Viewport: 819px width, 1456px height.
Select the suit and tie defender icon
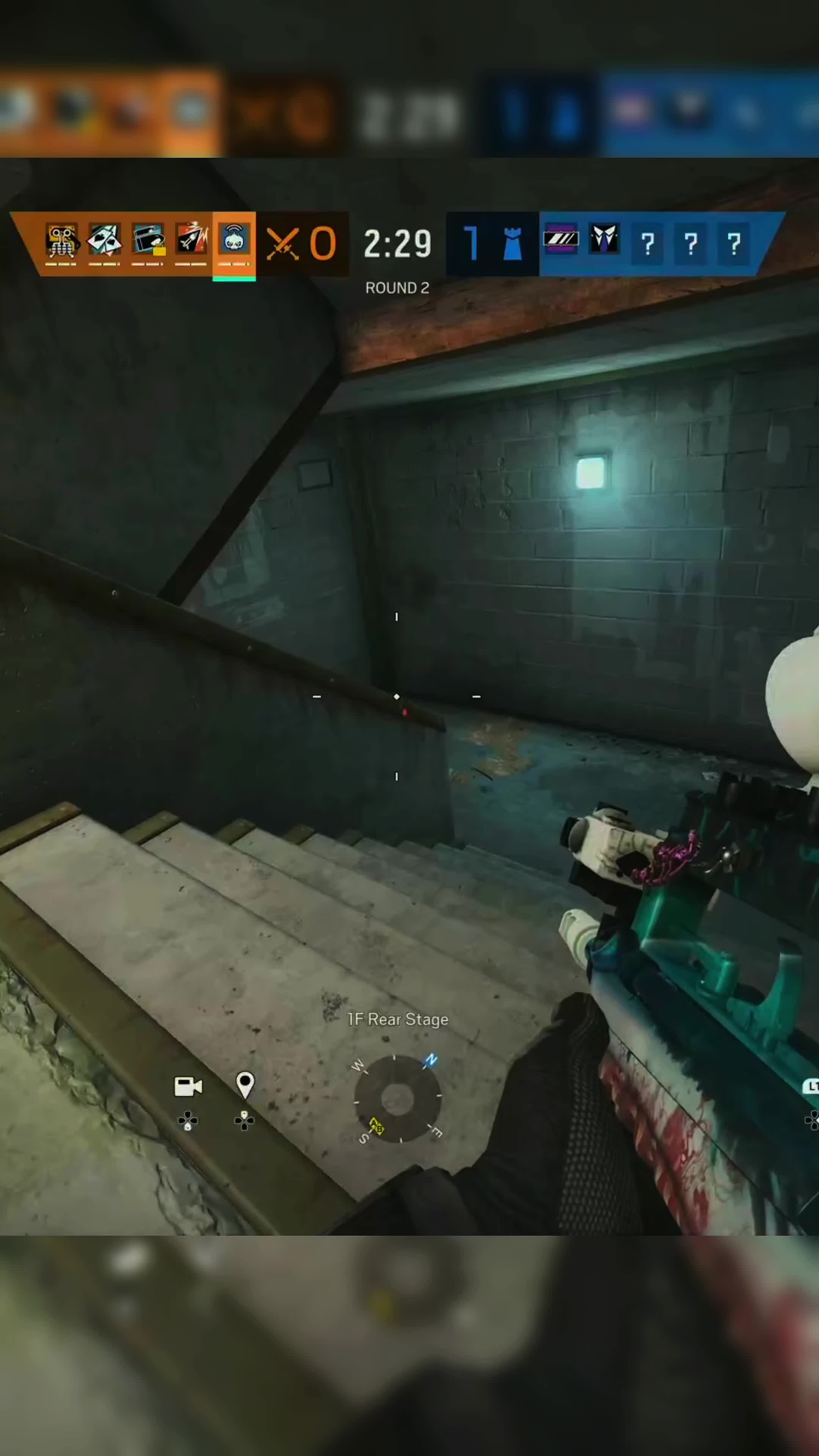click(604, 240)
